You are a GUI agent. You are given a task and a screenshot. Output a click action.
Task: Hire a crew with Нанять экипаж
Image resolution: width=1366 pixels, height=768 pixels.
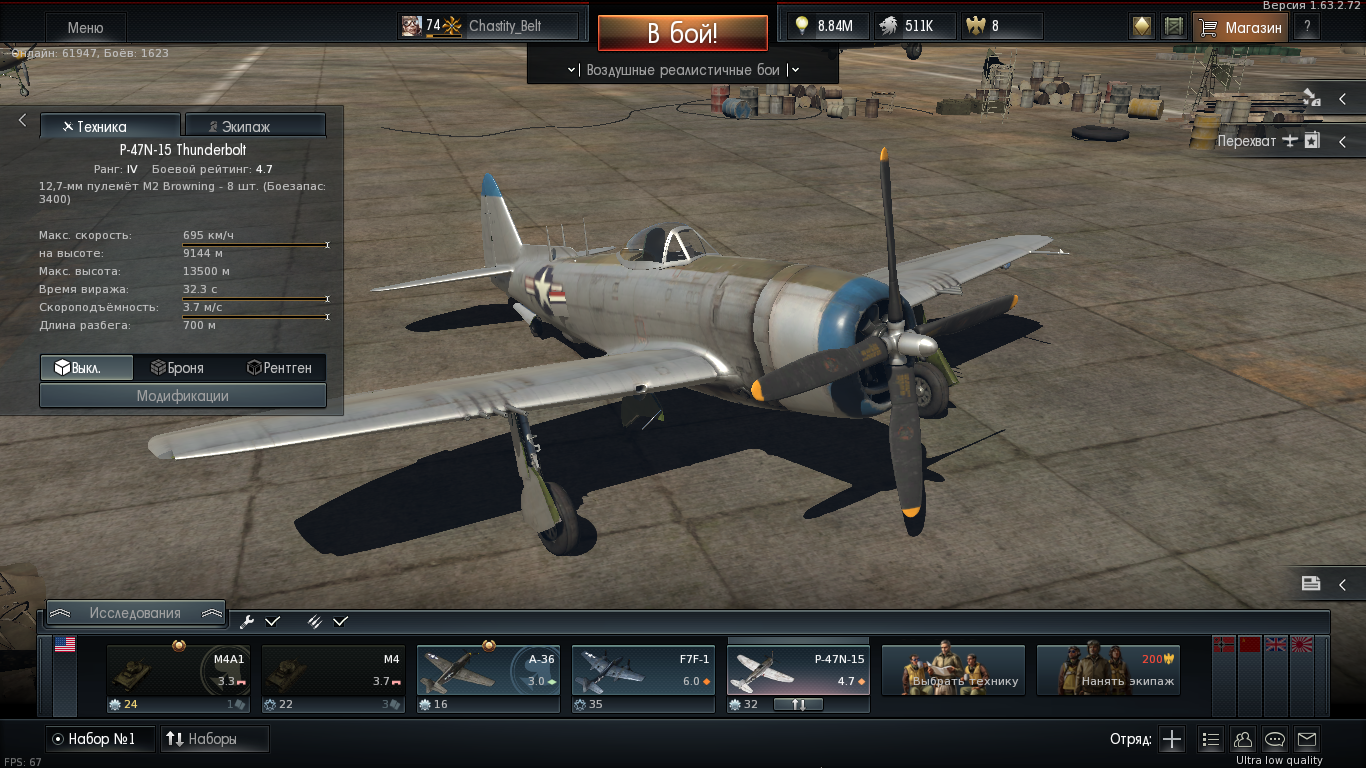tap(1108, 669)
